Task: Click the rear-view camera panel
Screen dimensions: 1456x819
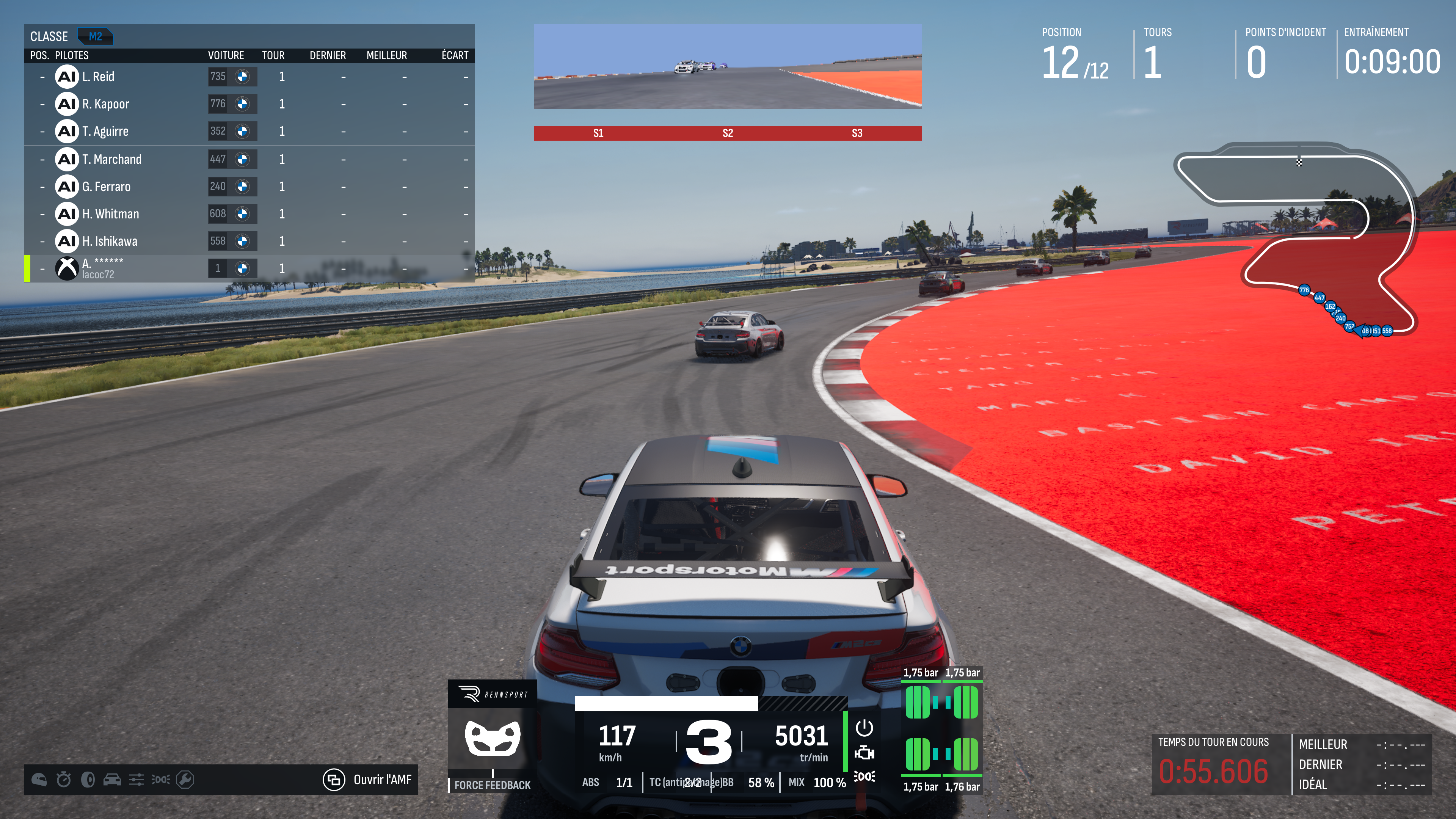Action: (x=728, y=67)
